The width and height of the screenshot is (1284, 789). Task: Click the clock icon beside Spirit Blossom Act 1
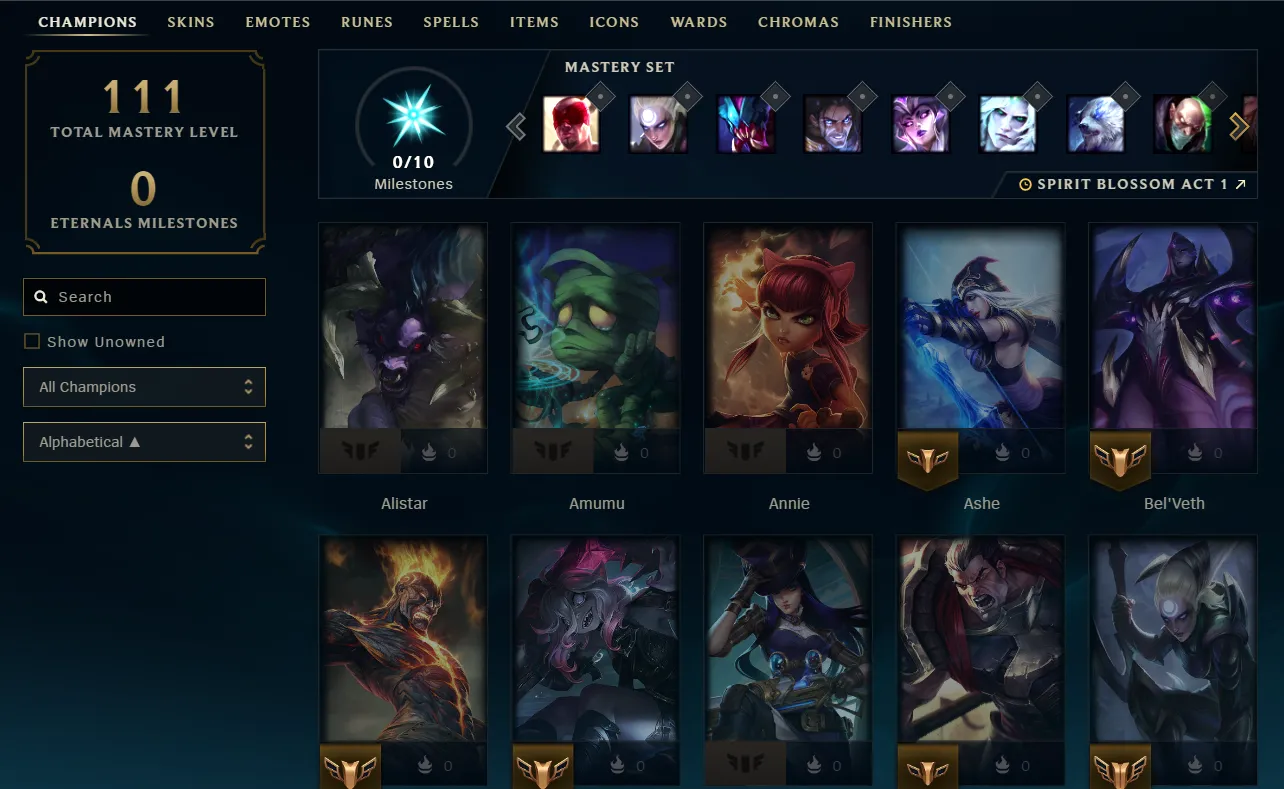coord(1025,184)
